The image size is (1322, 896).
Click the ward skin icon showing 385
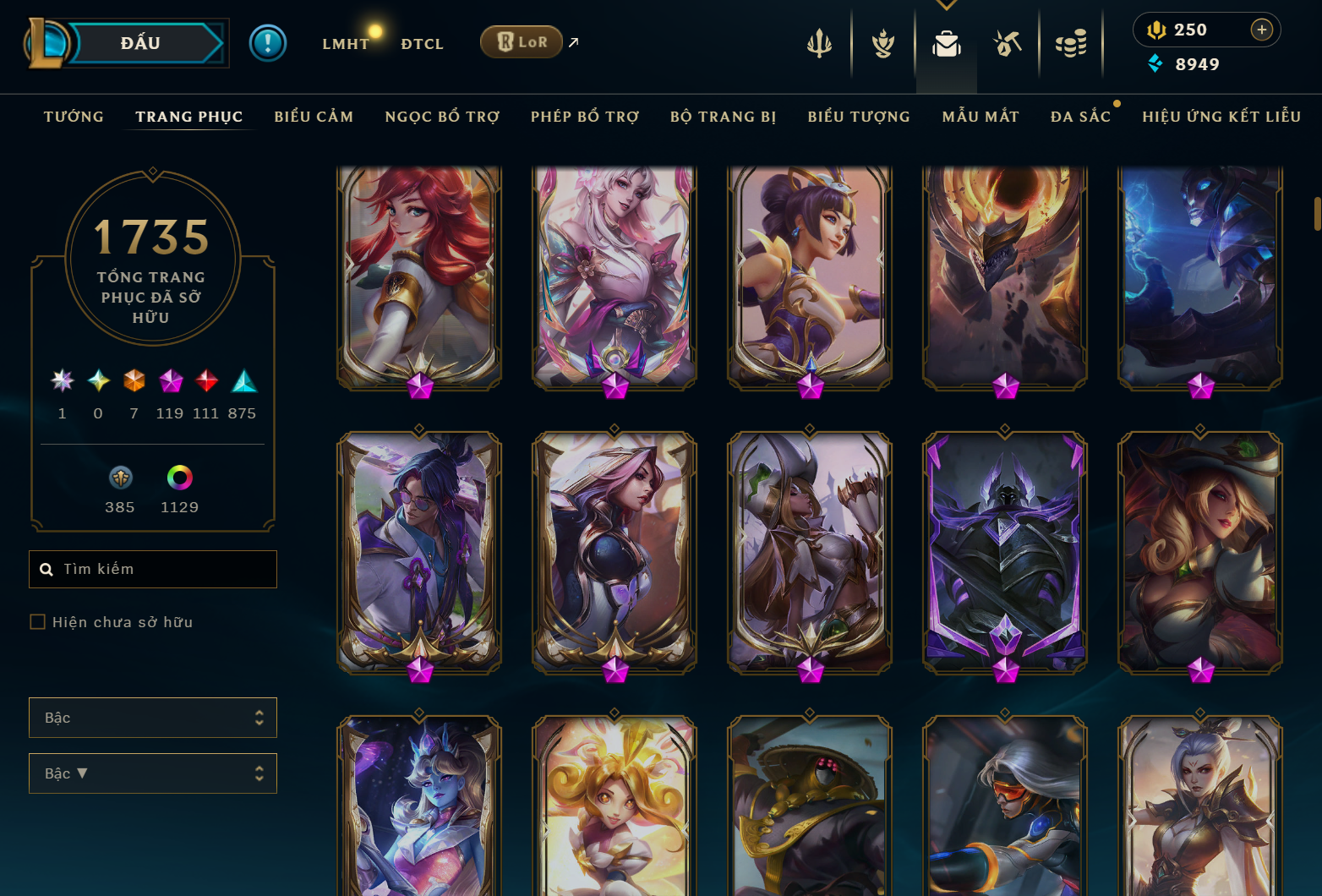coord(120,478)
